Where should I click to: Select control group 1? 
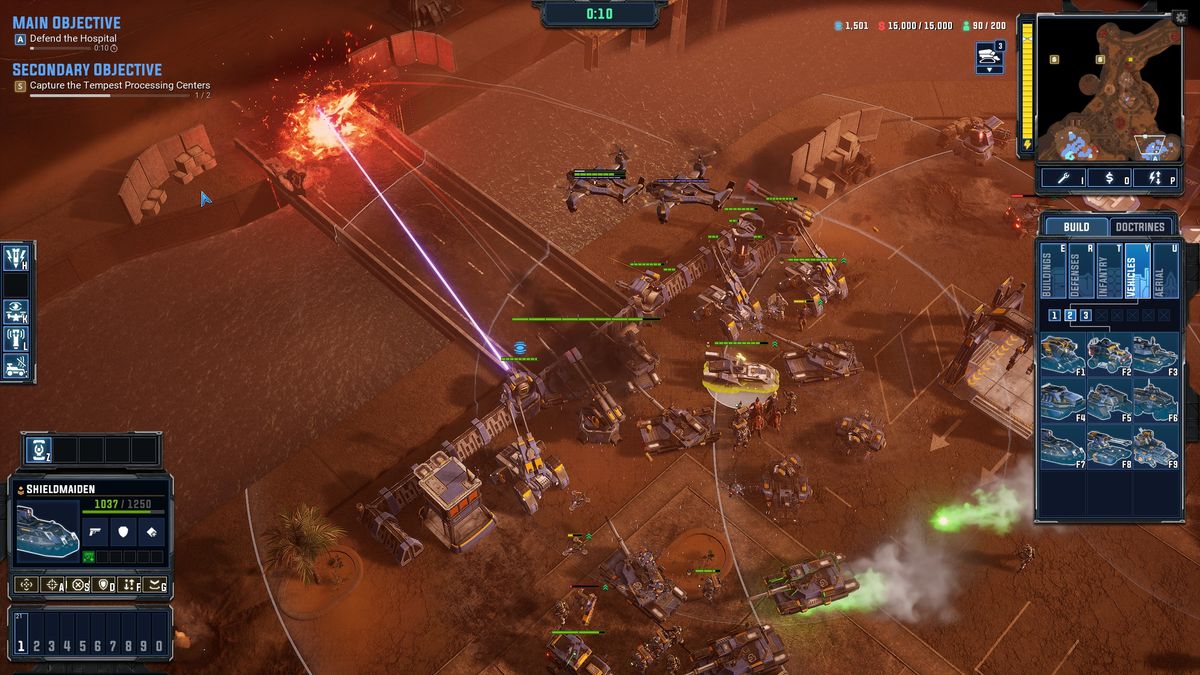click(22, 646)
